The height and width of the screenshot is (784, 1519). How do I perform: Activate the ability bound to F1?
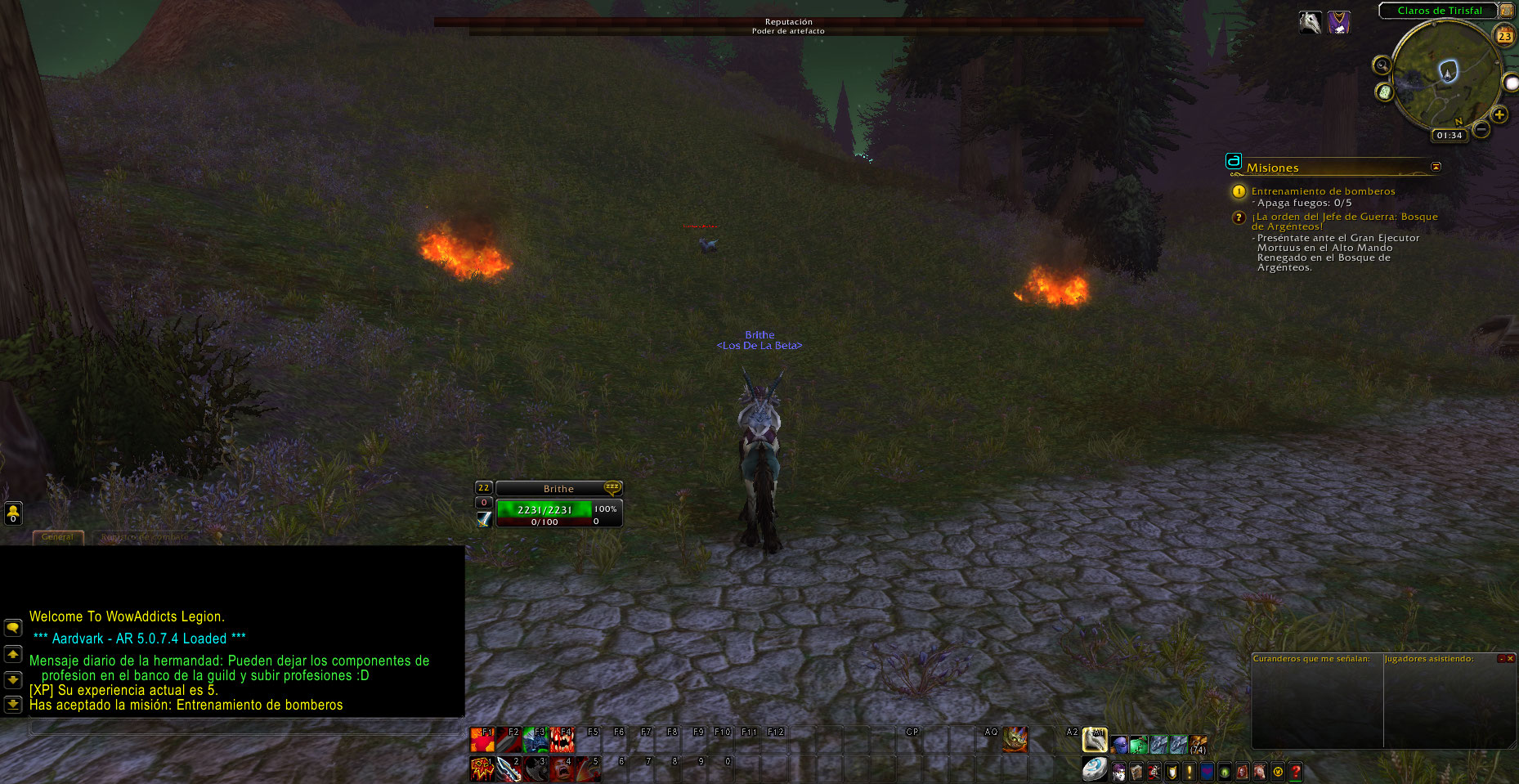point(482,740)
